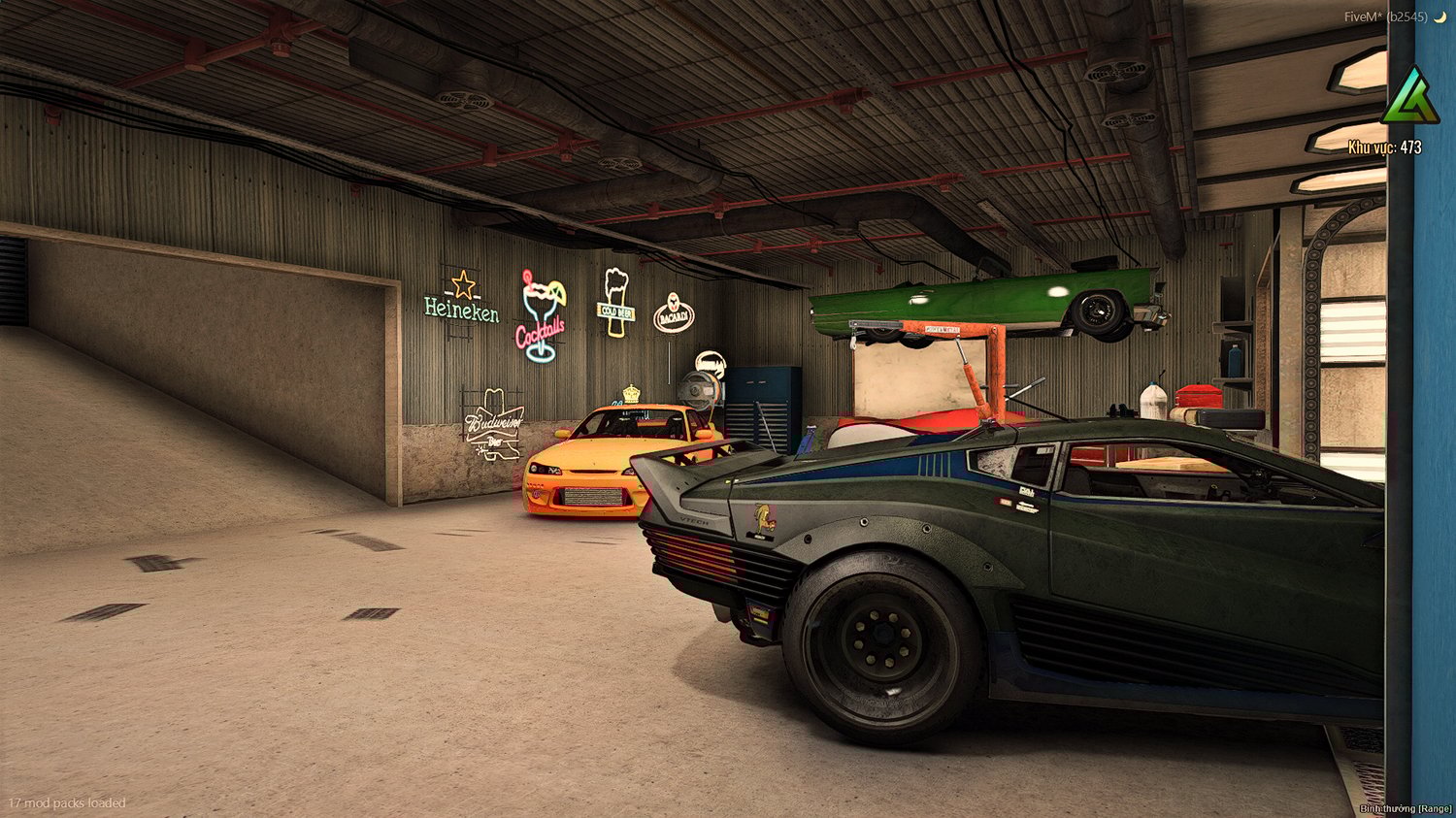This screenshot has height=818, width=1456.
Task: Click the green triangle server logo
Action: [x=1409, y=98]
